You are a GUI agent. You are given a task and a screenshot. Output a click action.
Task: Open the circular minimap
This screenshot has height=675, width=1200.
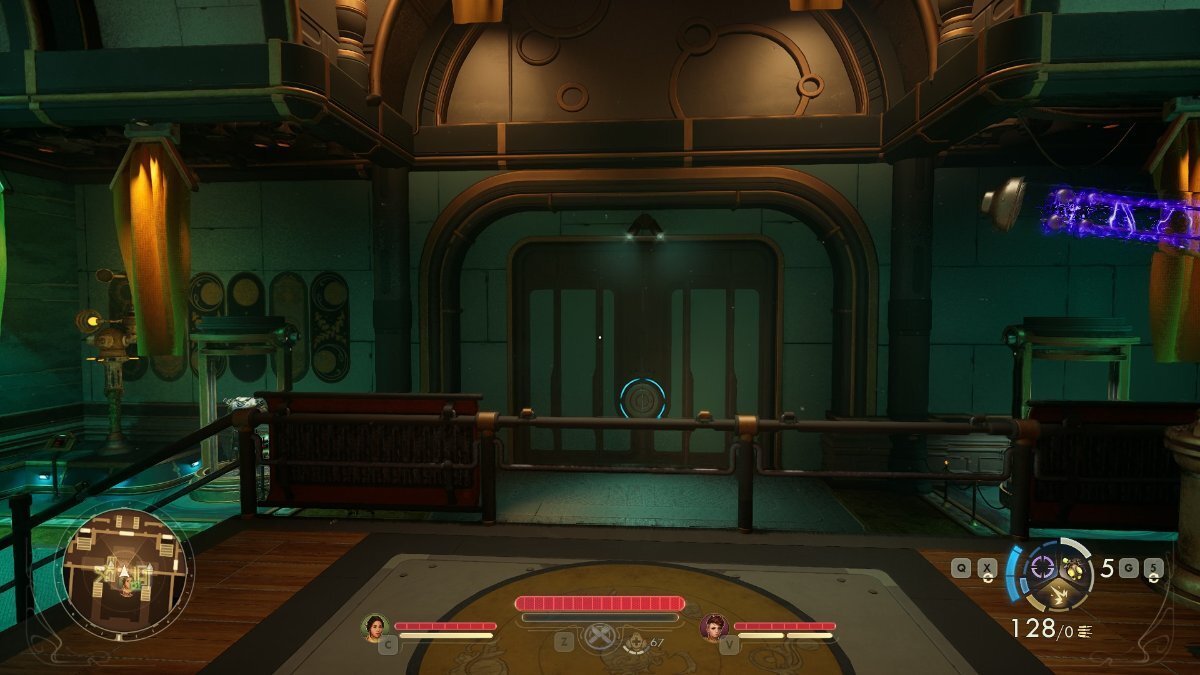click(124, 572)
